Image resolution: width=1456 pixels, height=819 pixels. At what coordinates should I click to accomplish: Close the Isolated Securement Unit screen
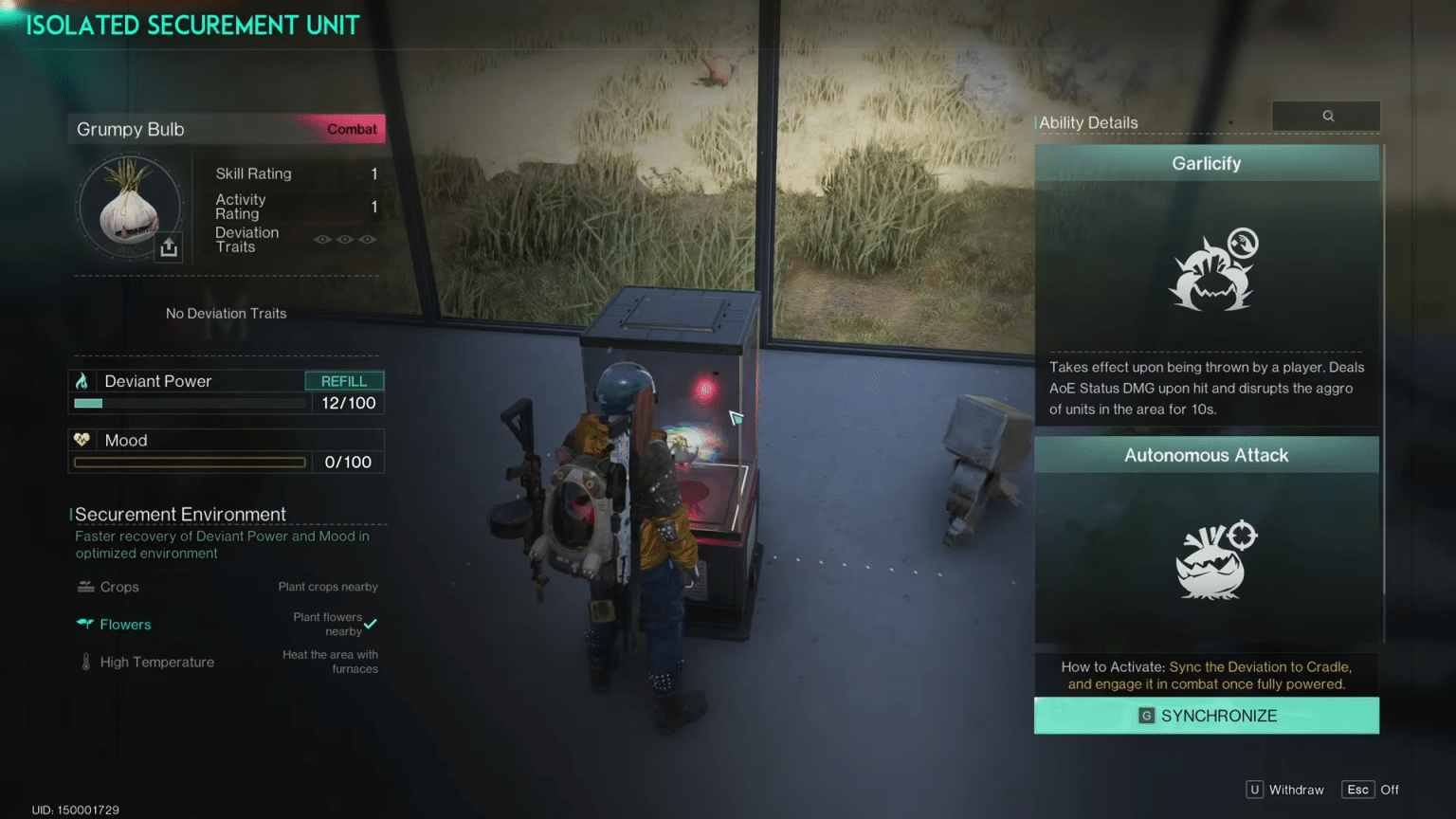[1370, 790]
